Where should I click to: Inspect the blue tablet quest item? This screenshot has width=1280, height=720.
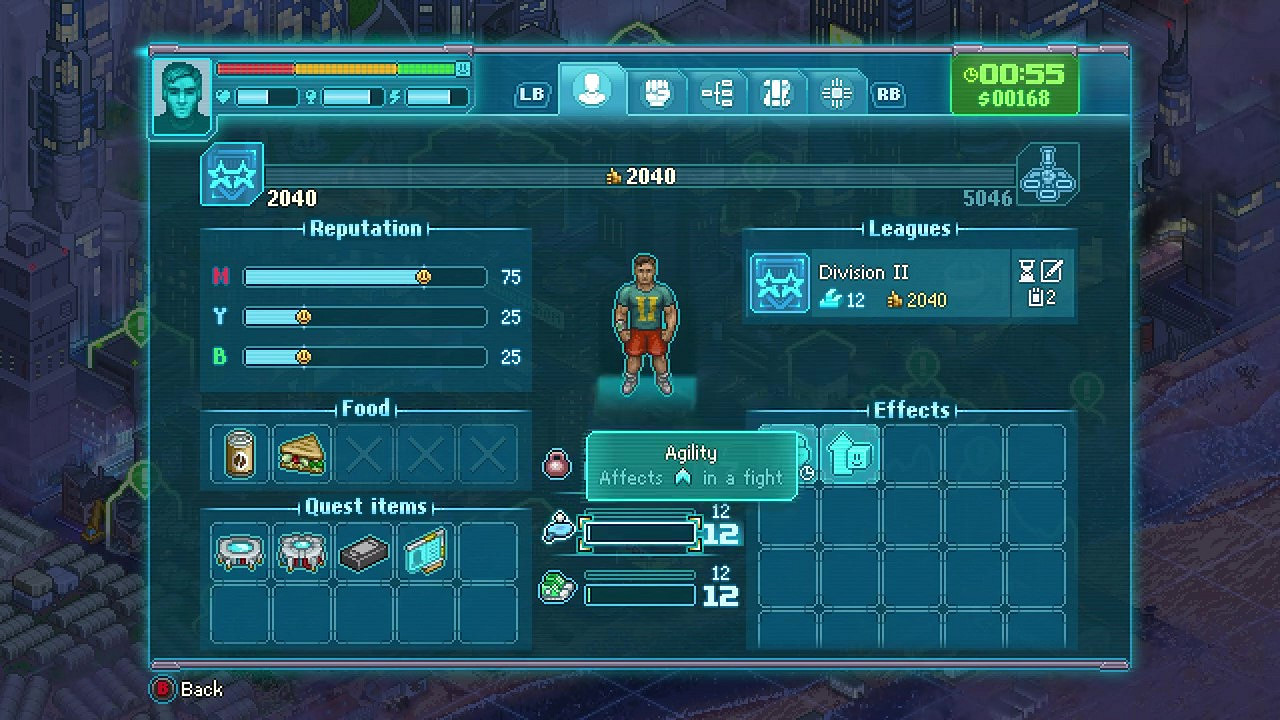425,553
